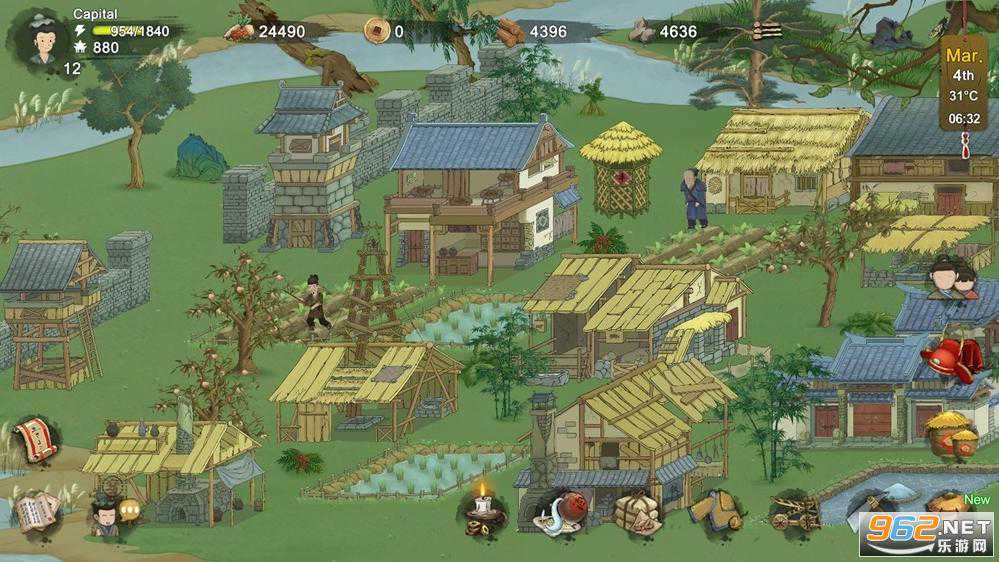Click the calendar date and time plaque
This screenshot has height=562, width=999.
point(964,84)
